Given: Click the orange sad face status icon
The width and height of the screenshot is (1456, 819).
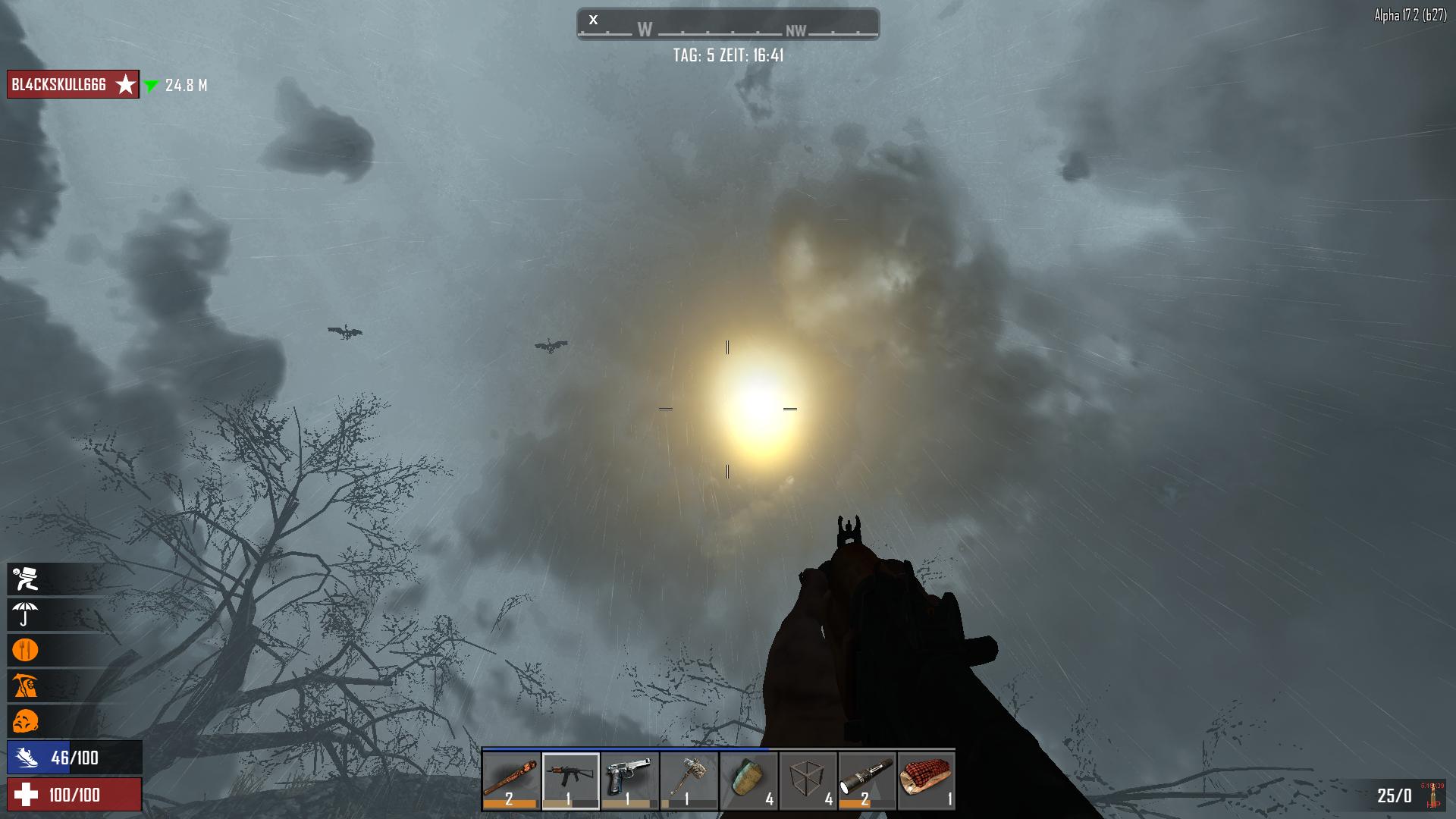Looking at the screenshot, I should coord(25,721).
